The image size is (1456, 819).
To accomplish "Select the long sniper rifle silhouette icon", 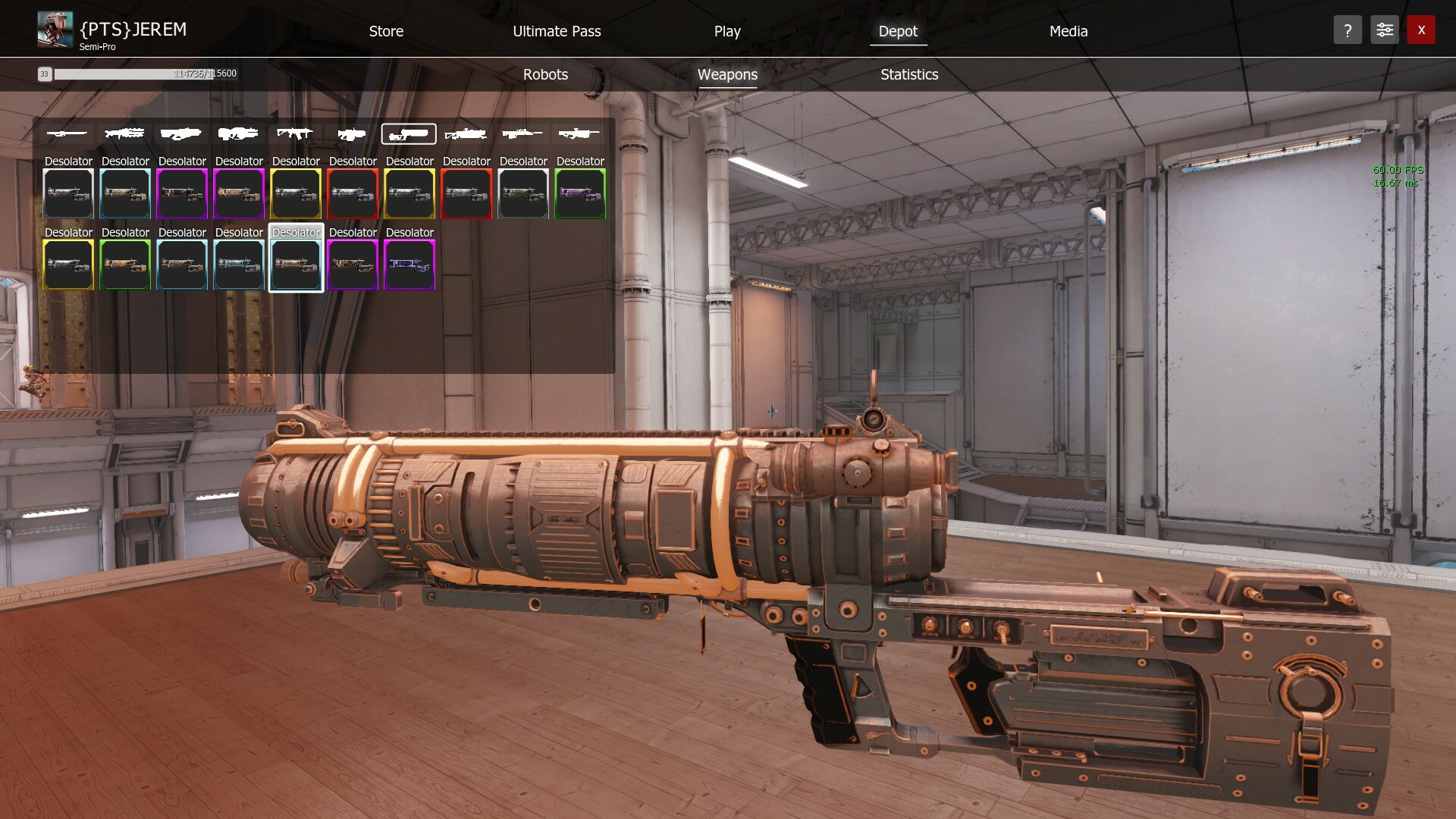I will (67, 134).
